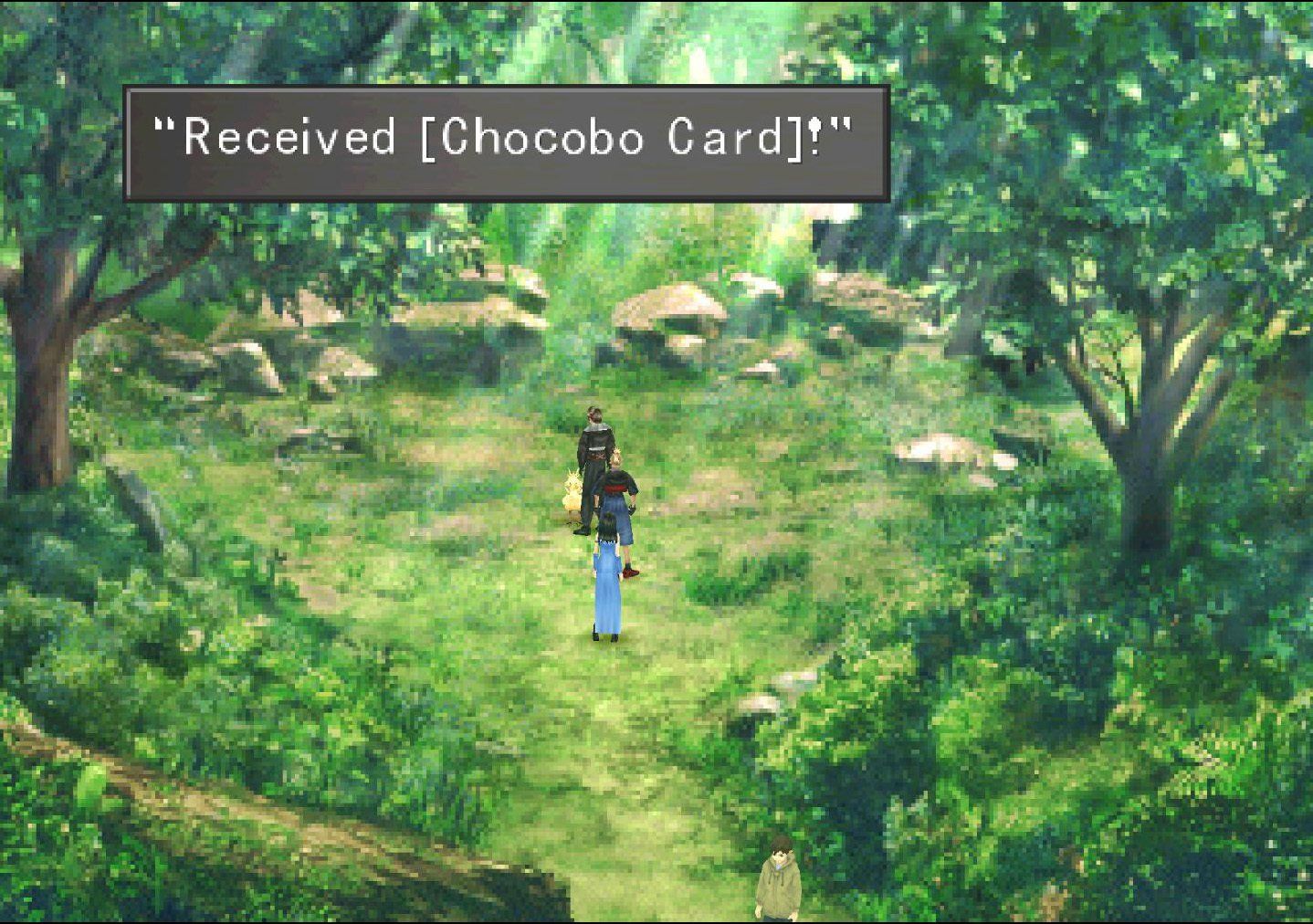
Task: Dismiss the 'Received [Chocobo Card]!' dialog box
Action: 502,142
